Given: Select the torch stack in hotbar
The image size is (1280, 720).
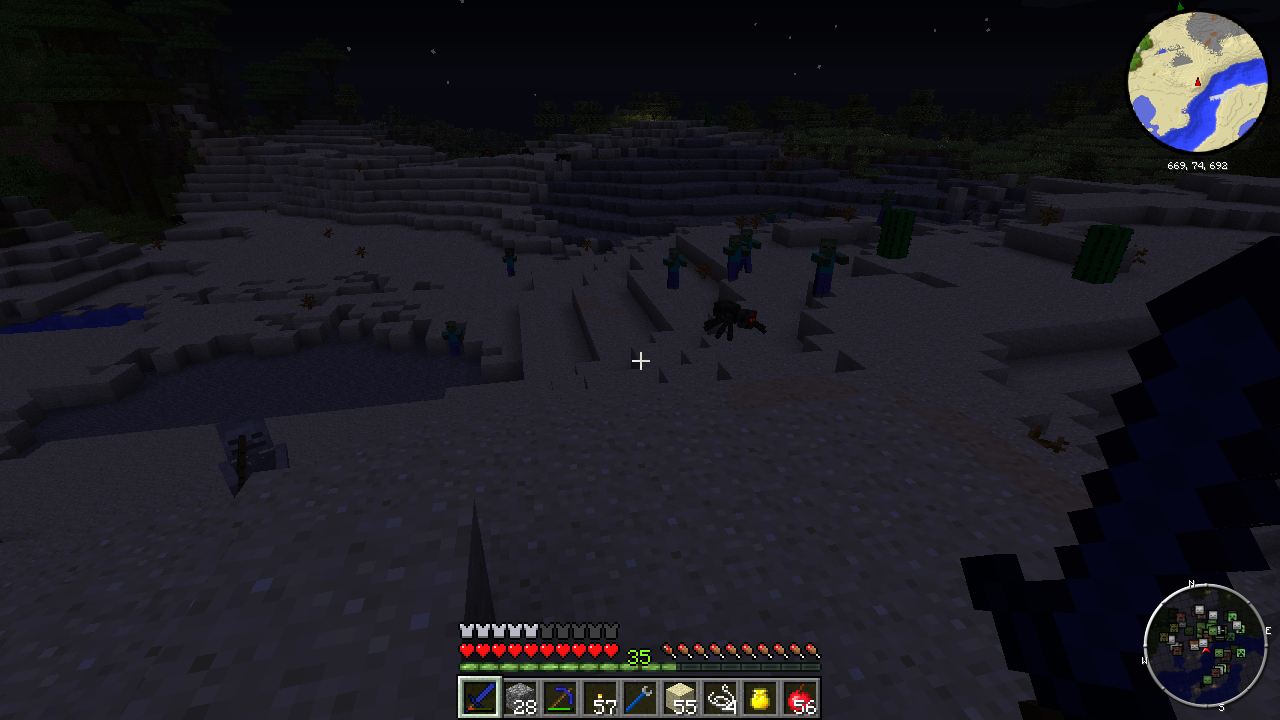Looking at the screenshot, I should pos(600,697).
